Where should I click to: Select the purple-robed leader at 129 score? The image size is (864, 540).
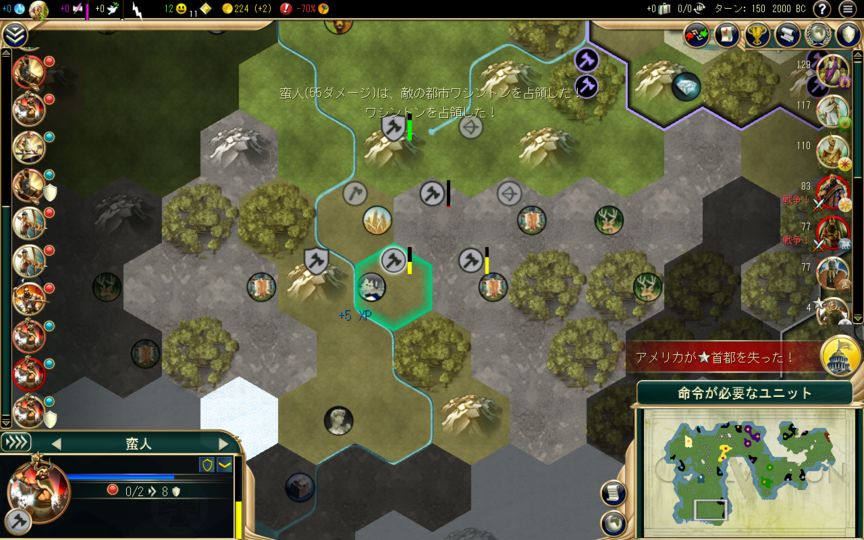click(x=832, y=70)
